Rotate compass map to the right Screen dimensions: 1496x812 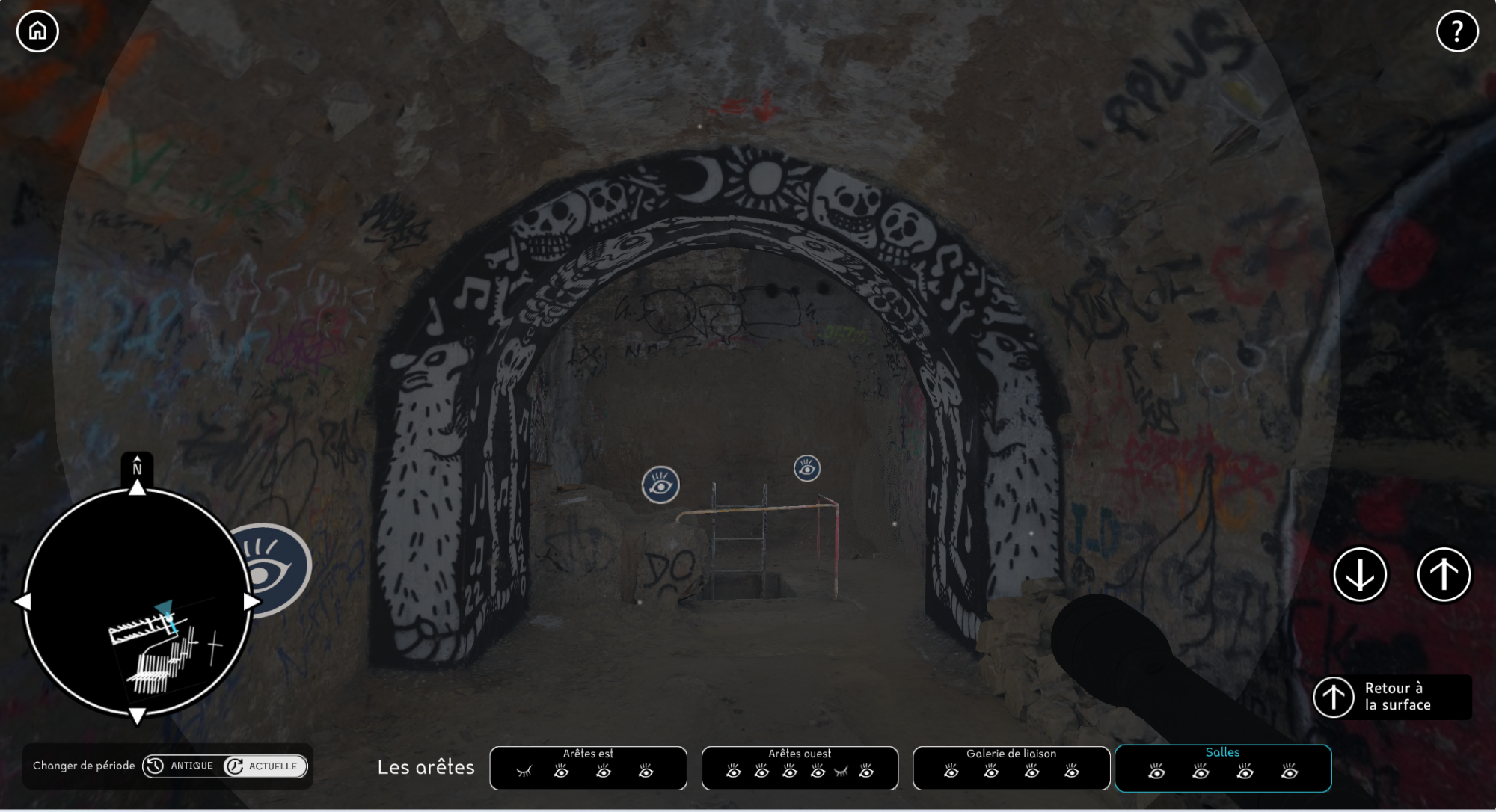(252, 602)
